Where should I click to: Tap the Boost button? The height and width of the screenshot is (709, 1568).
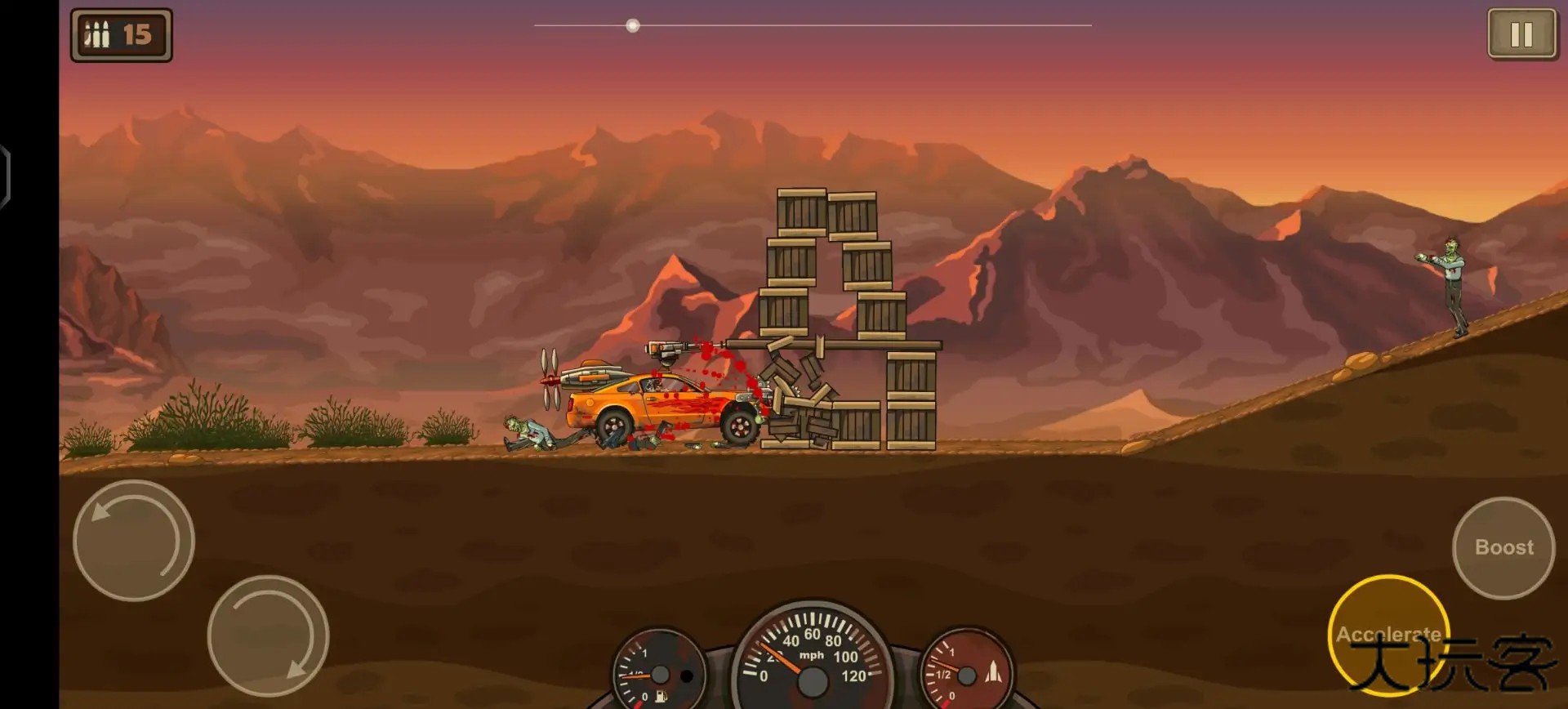click(1503, 547)
